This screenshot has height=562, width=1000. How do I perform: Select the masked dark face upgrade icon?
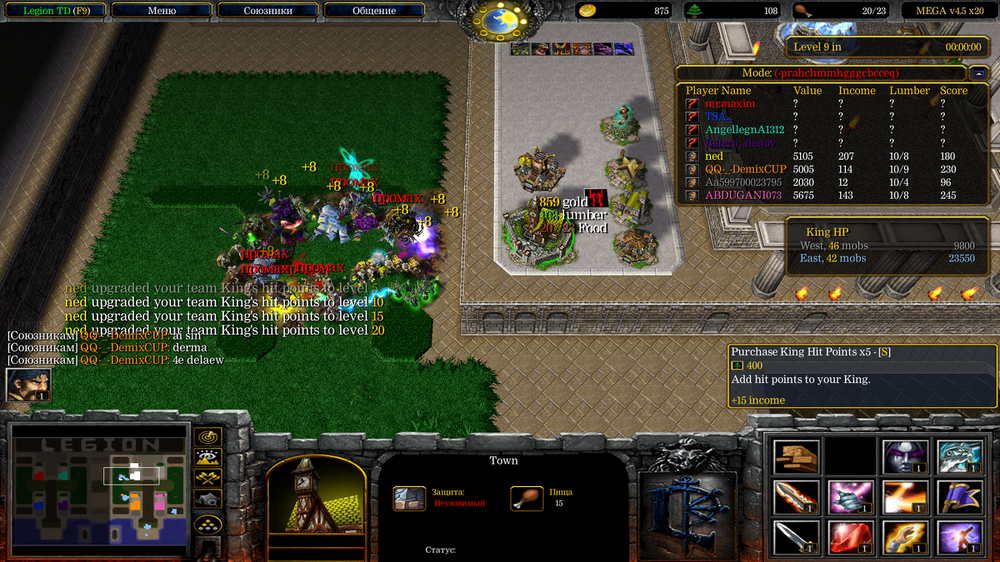(x=905, y=457)
